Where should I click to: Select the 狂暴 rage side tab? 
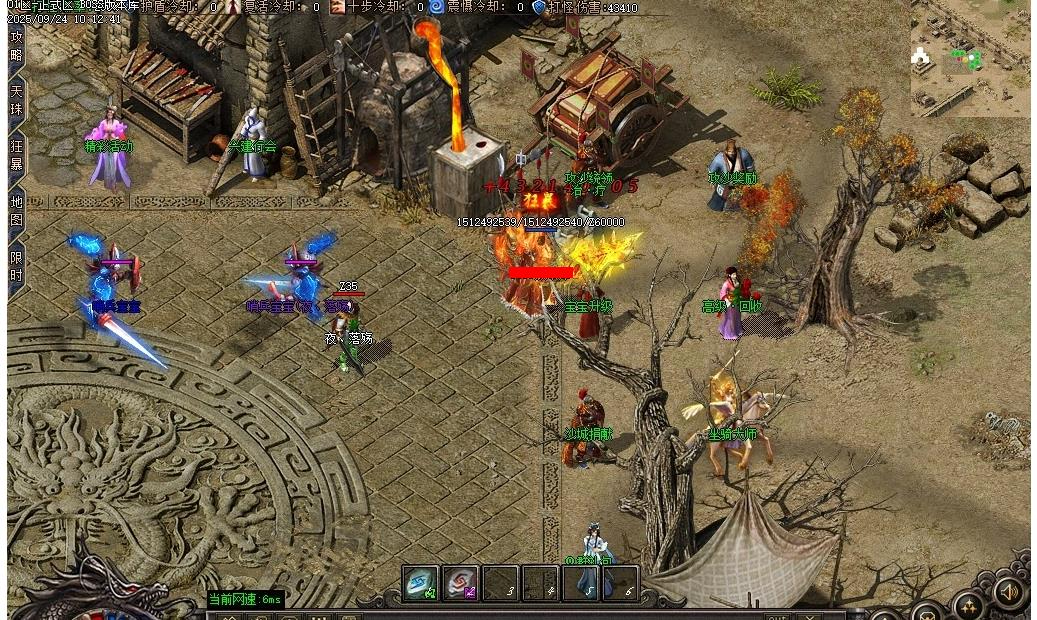point(16,154)
